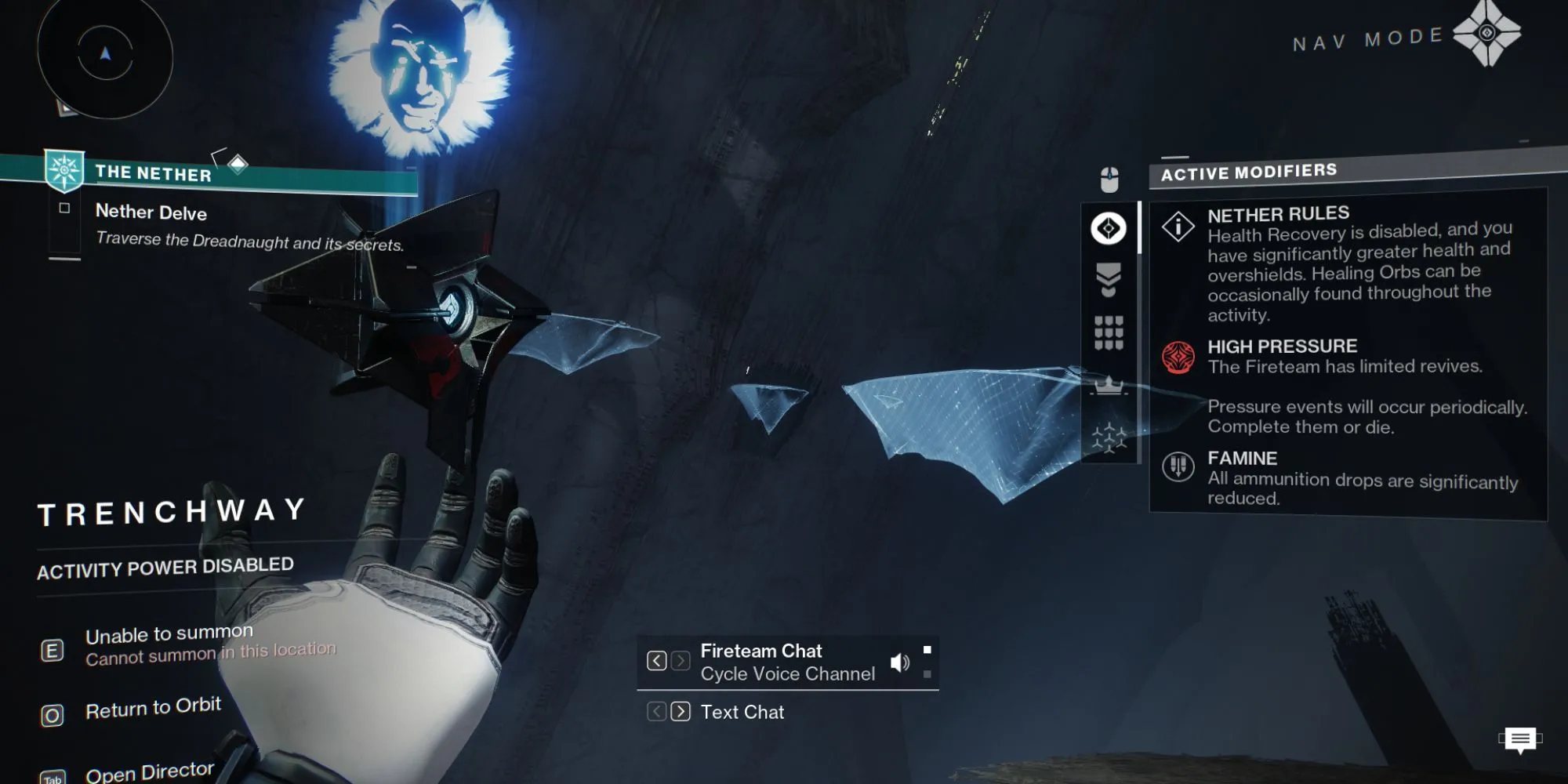This screenshot has width=1568, height=784.
Task: Open the stacked chevrons rank tab
Action: (x=1109, y=280)
